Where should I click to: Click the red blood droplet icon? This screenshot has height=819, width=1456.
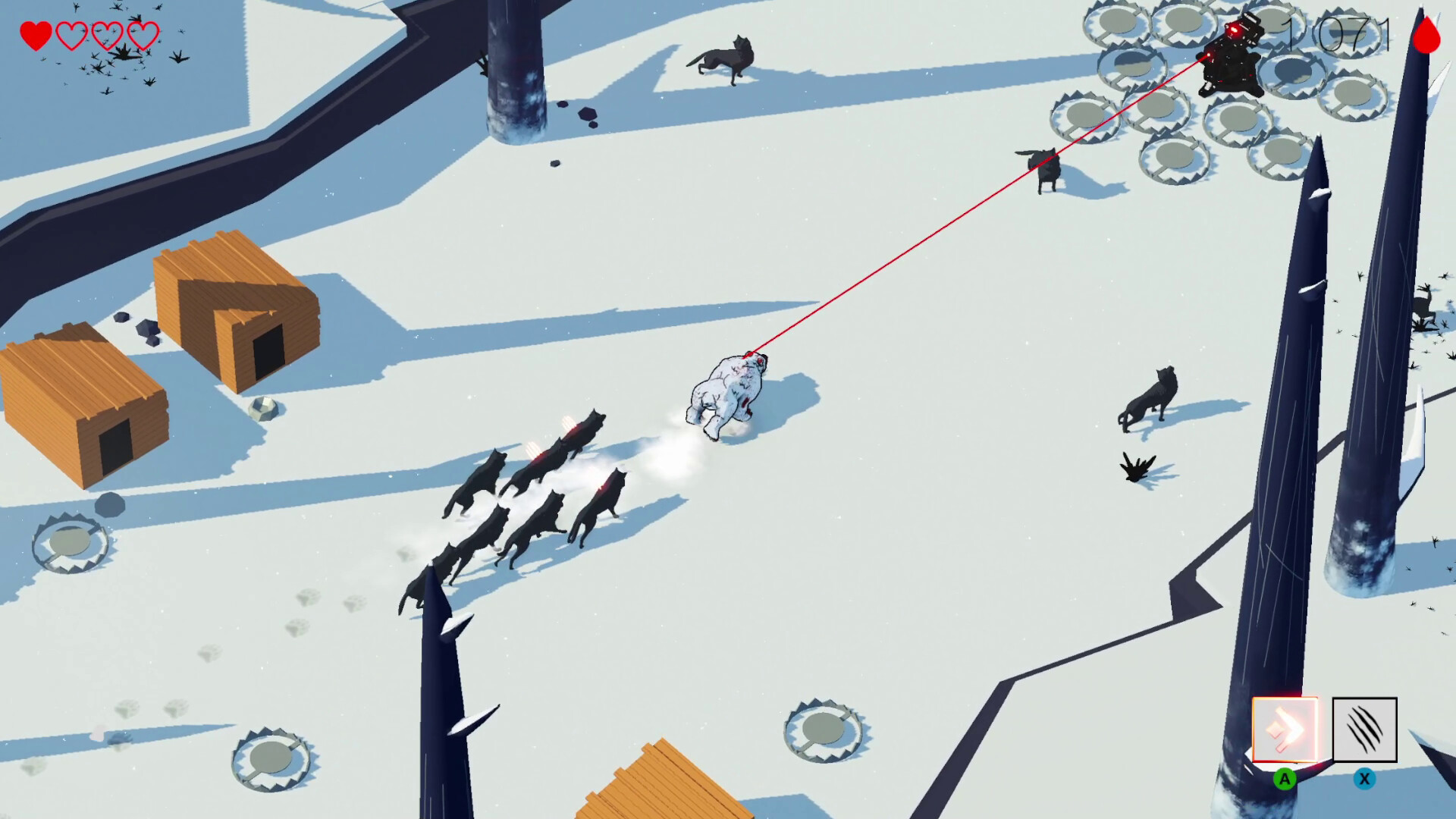(1428, 36)
